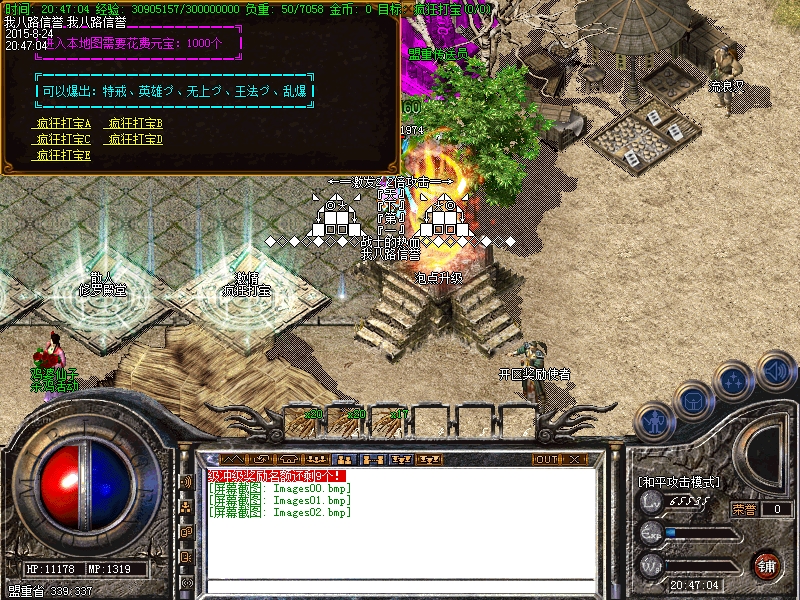The height and width of the screenshot is (600, 800).
Task: Open the character status round button
Action: [655, 423]
